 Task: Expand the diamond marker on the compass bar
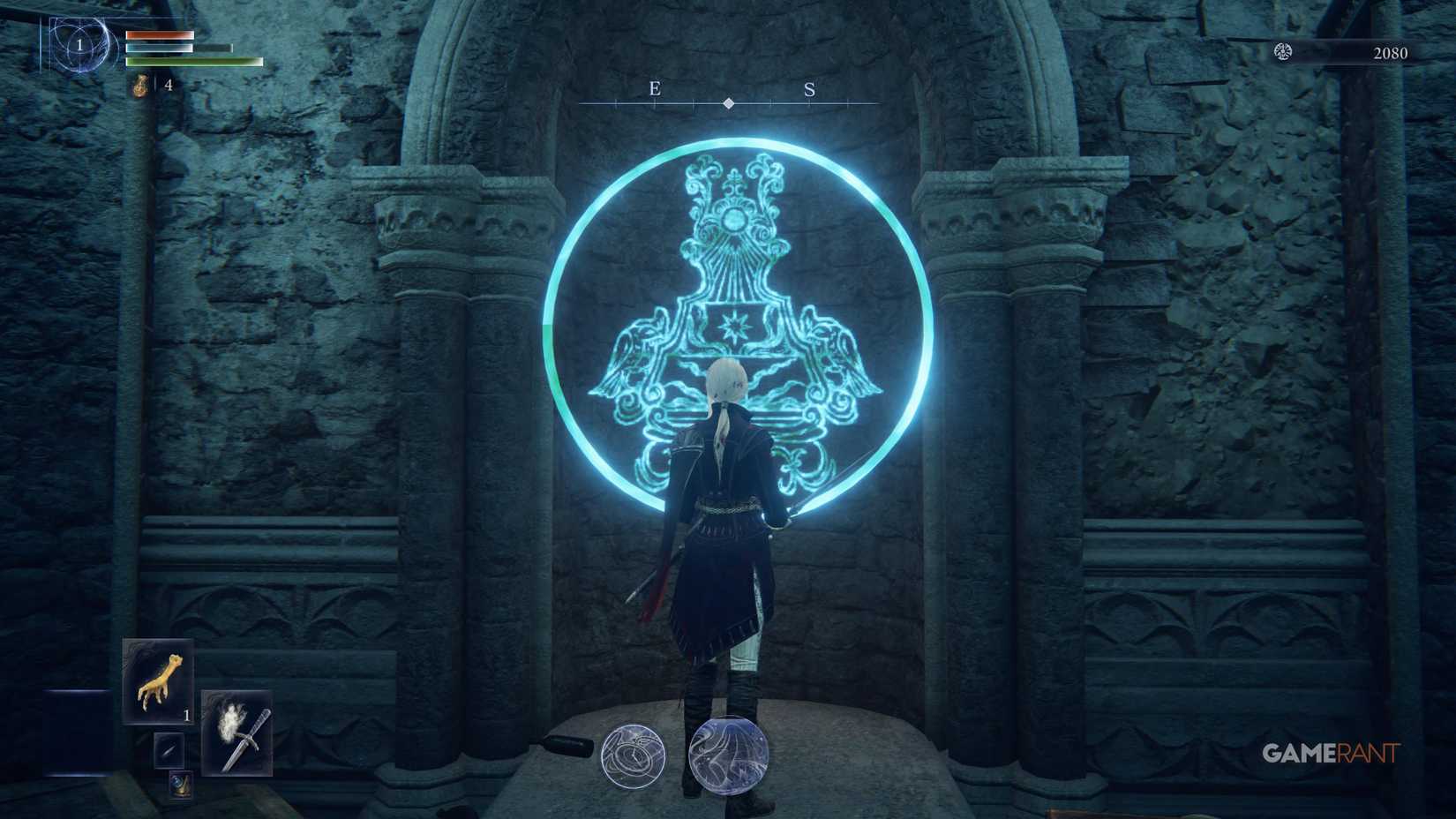[728, 102]
